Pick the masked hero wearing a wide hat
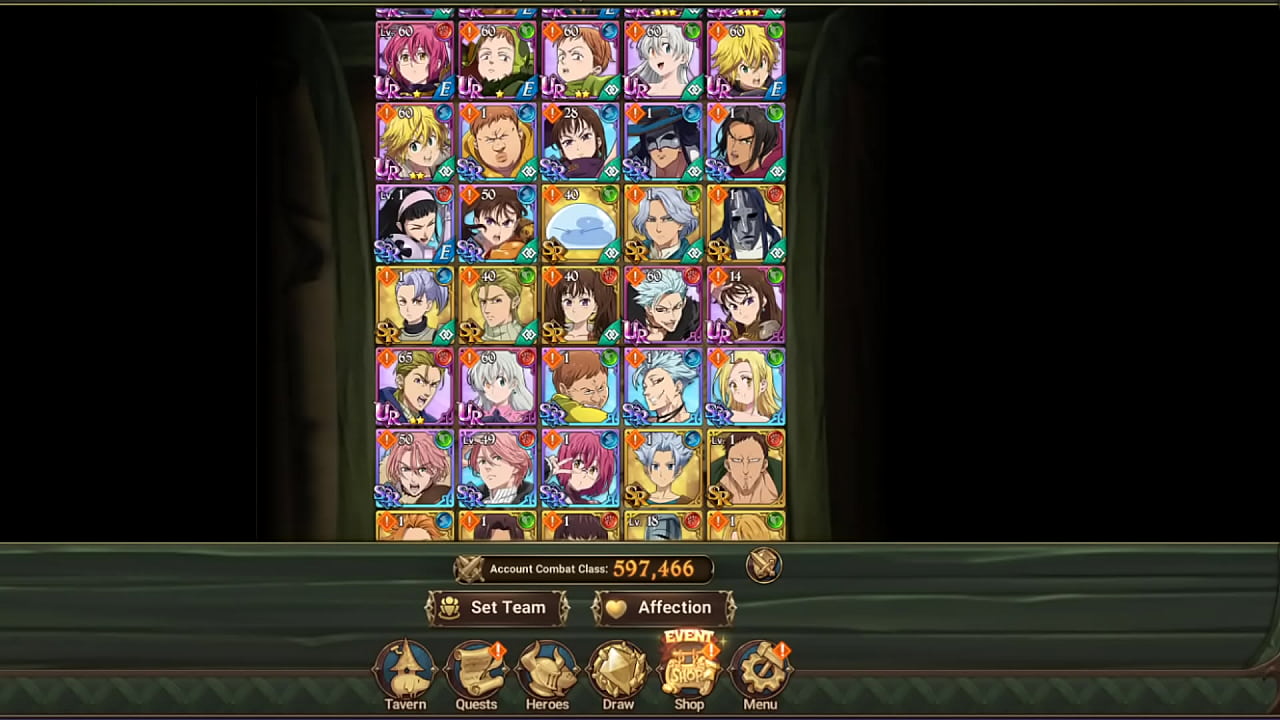Screen dimensions: 1280x720 click(663, 141)
